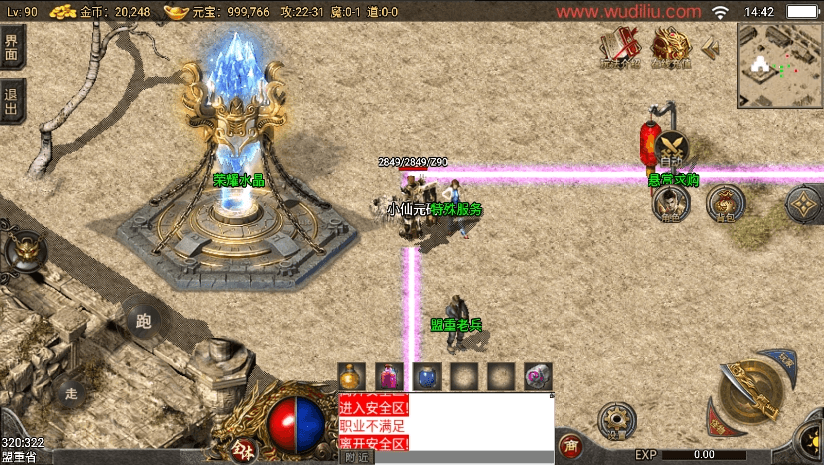Switch to 走 walk mode

click(72, 392)
